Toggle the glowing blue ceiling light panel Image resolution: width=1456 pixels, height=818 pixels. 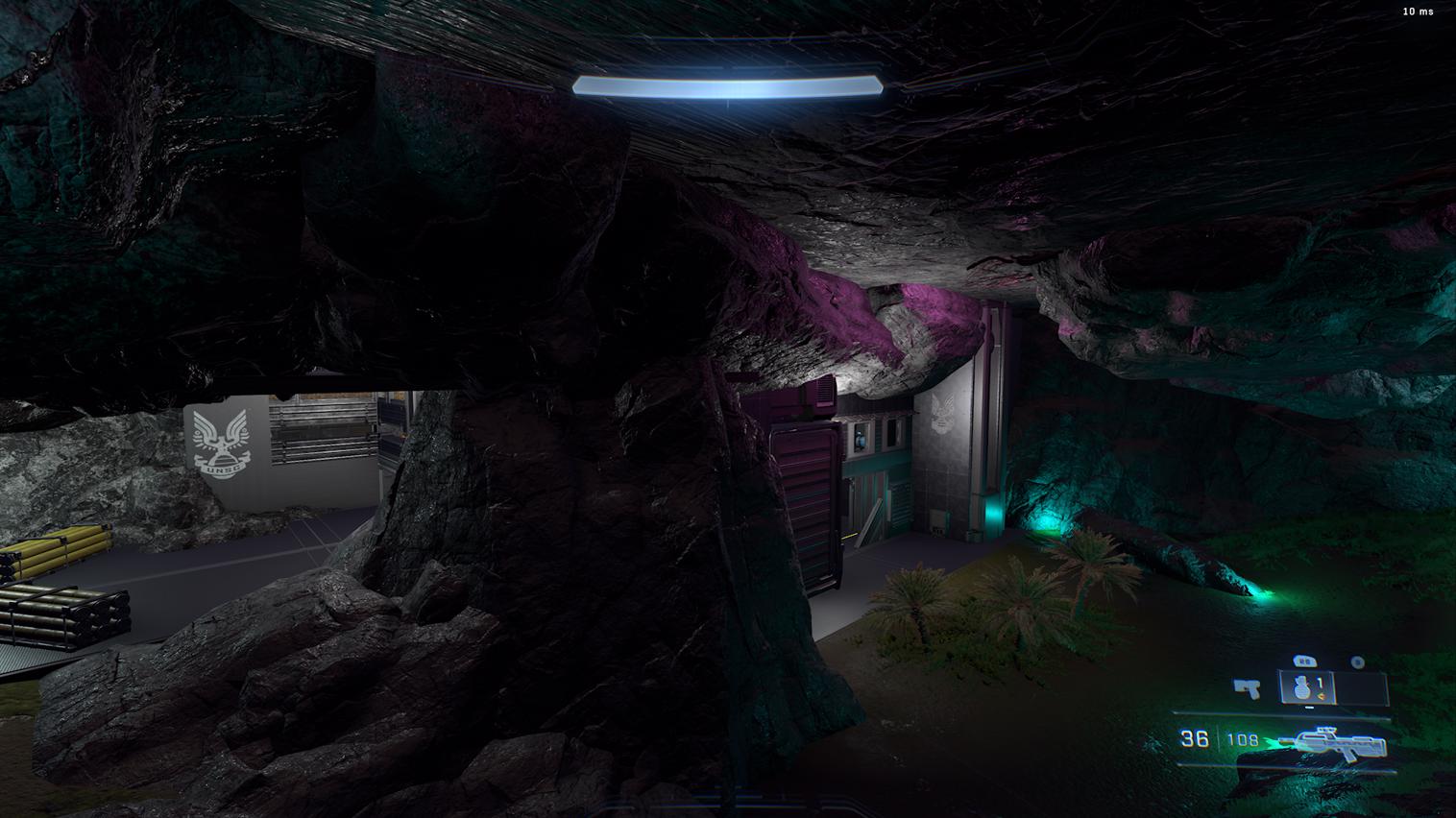[x=728, y=84]
